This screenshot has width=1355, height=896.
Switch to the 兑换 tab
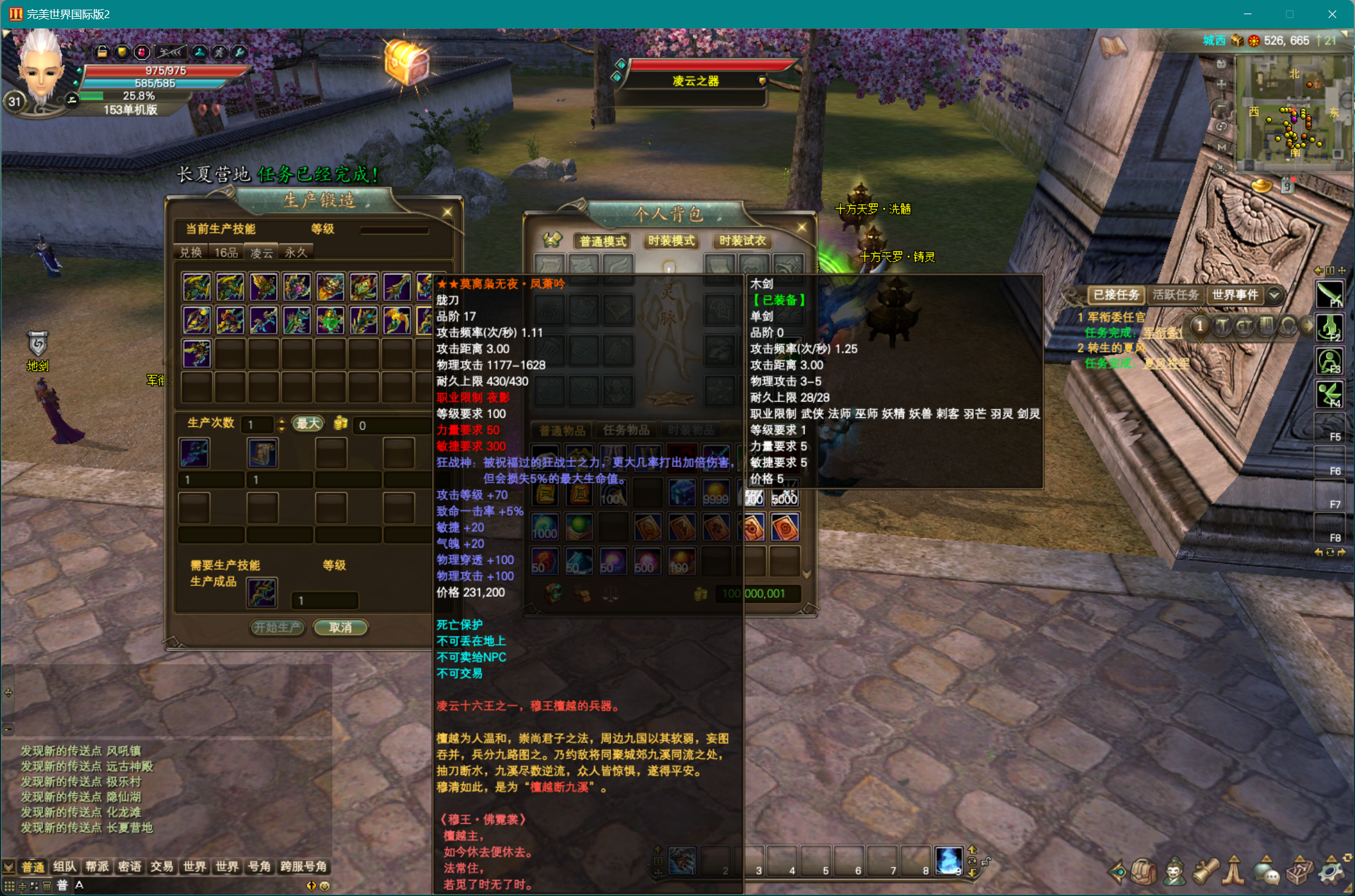point(191,253)
